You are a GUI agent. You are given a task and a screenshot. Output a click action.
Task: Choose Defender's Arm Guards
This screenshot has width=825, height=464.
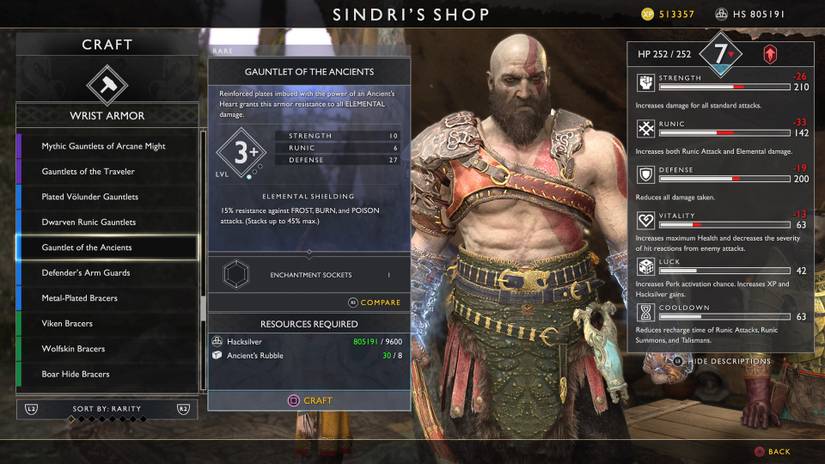(86, 272)
